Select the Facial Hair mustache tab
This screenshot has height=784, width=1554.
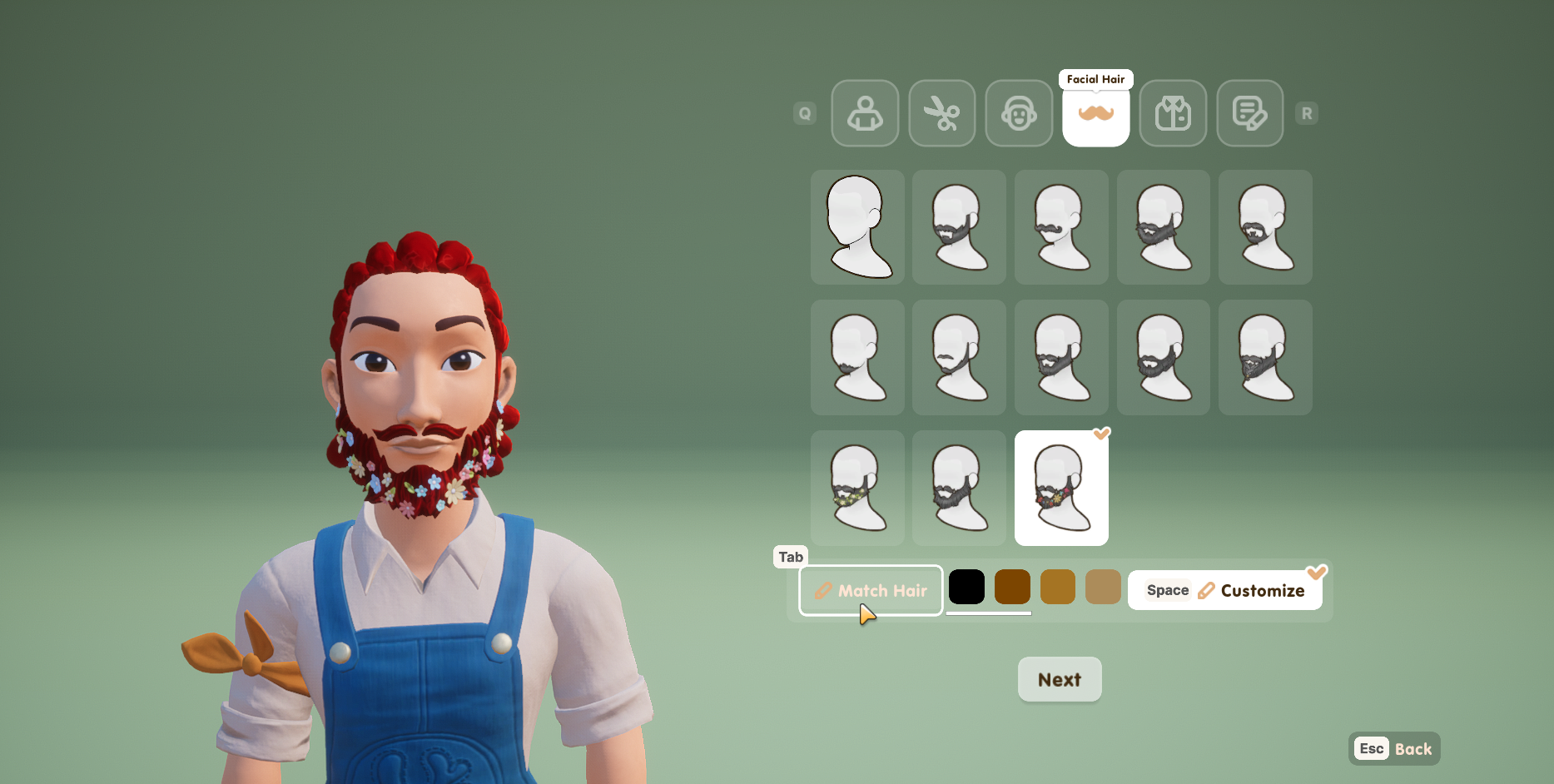point(1095,113)
